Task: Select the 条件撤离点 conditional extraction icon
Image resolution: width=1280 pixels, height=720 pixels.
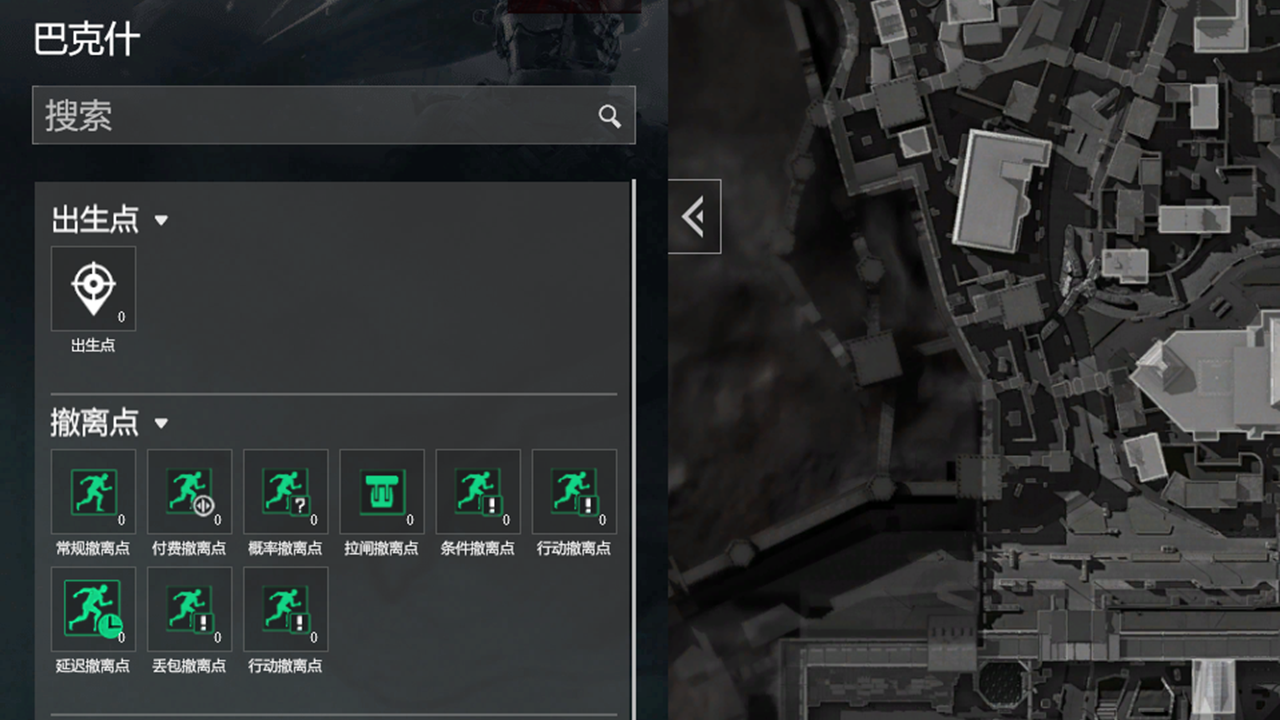Action: coord(477,491)
